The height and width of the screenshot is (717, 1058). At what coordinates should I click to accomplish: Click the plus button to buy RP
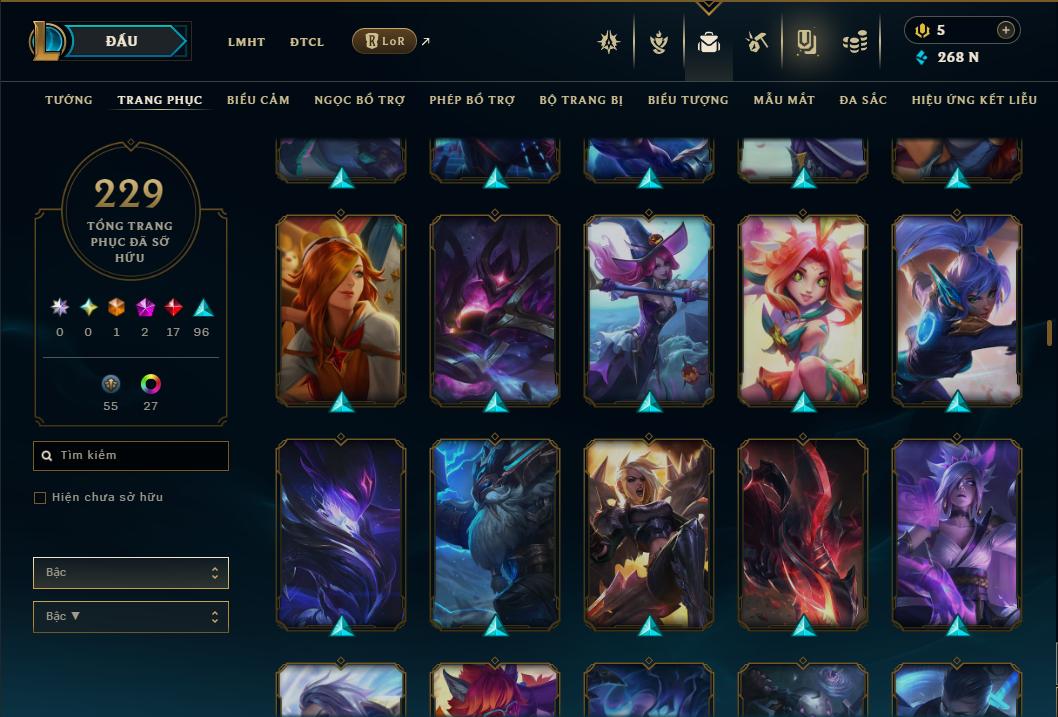[x=1005, y=30]
